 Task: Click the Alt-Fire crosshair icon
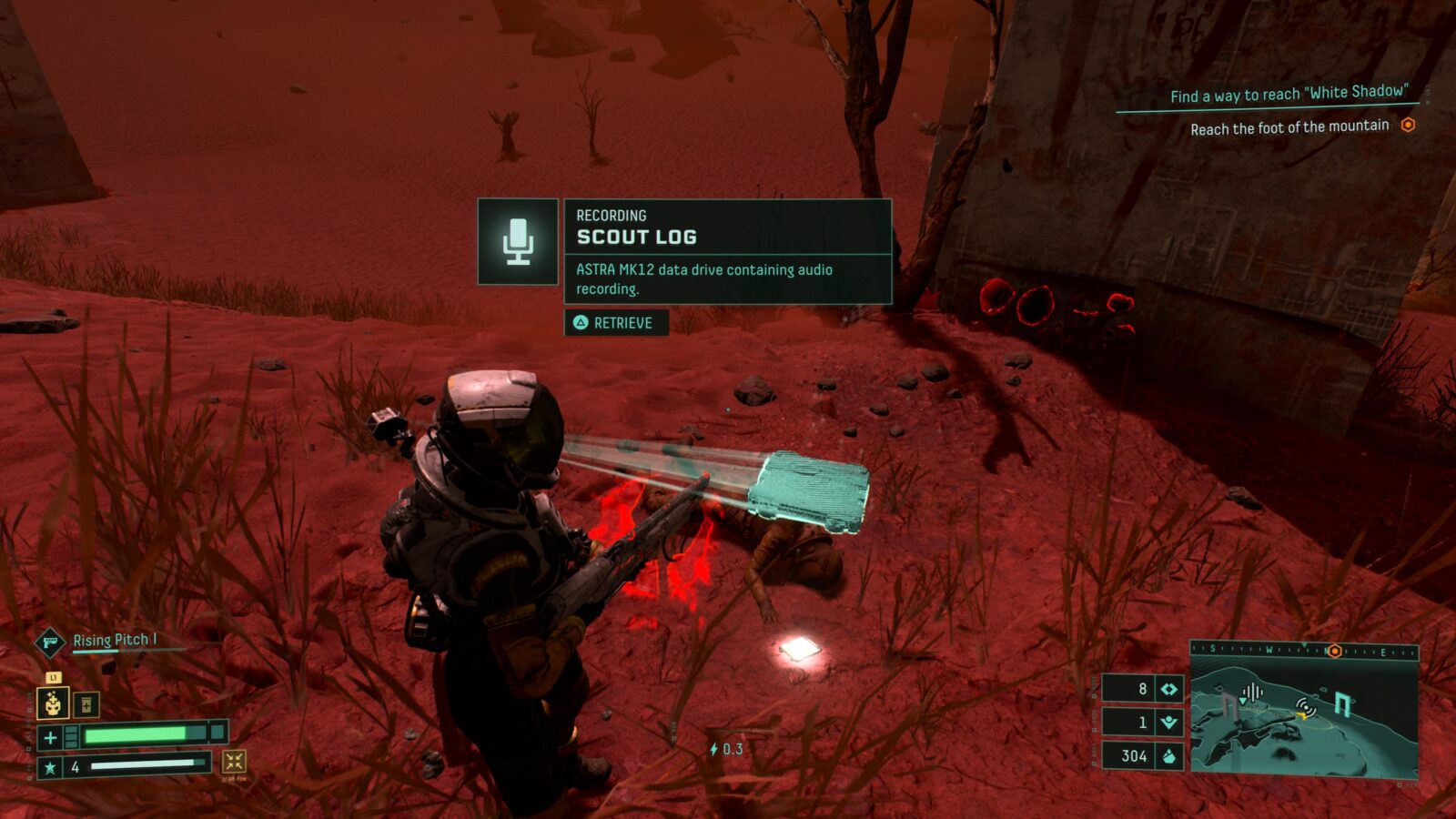tap(235, 764)
